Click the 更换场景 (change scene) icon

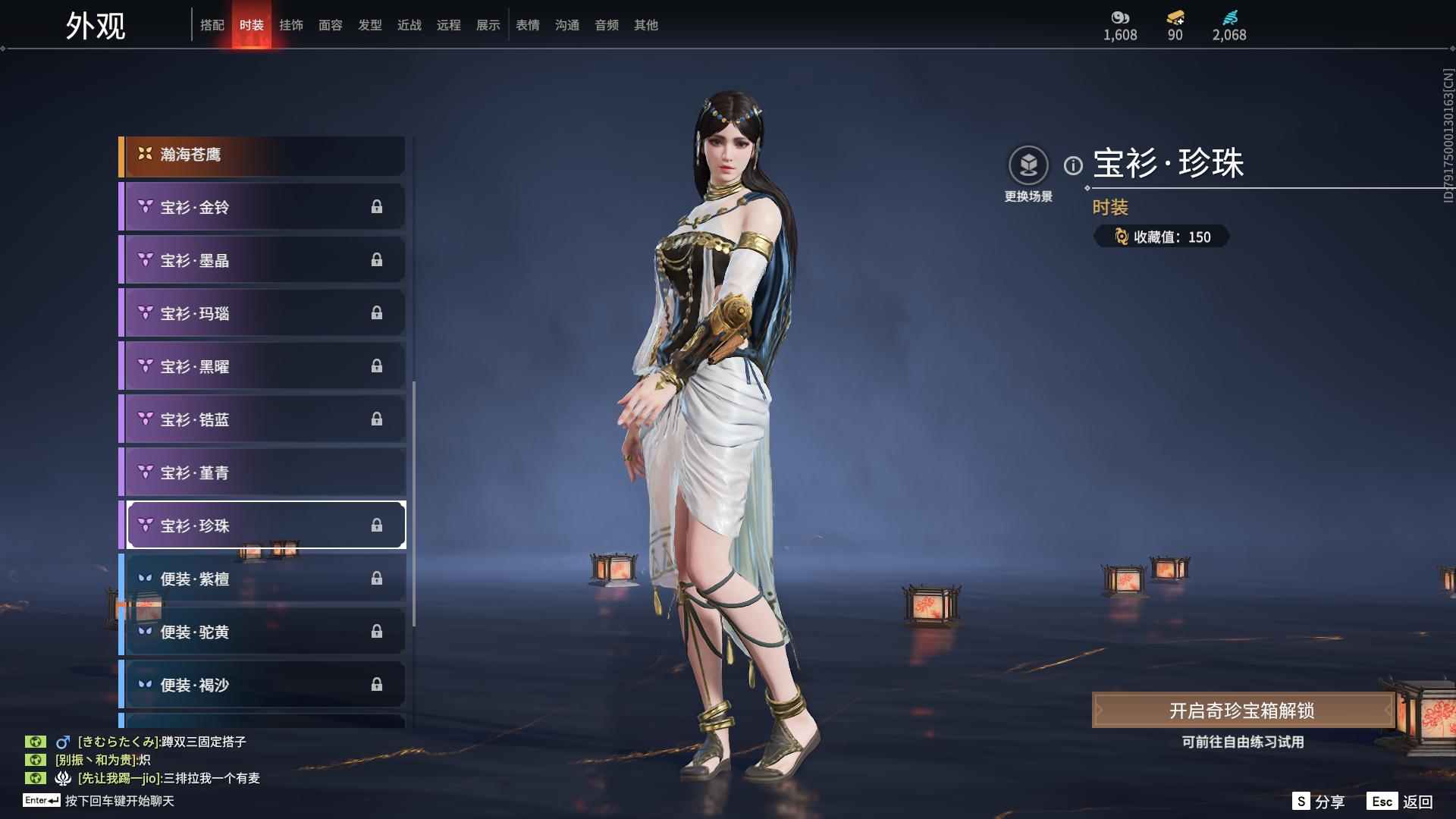(1028, 162)
